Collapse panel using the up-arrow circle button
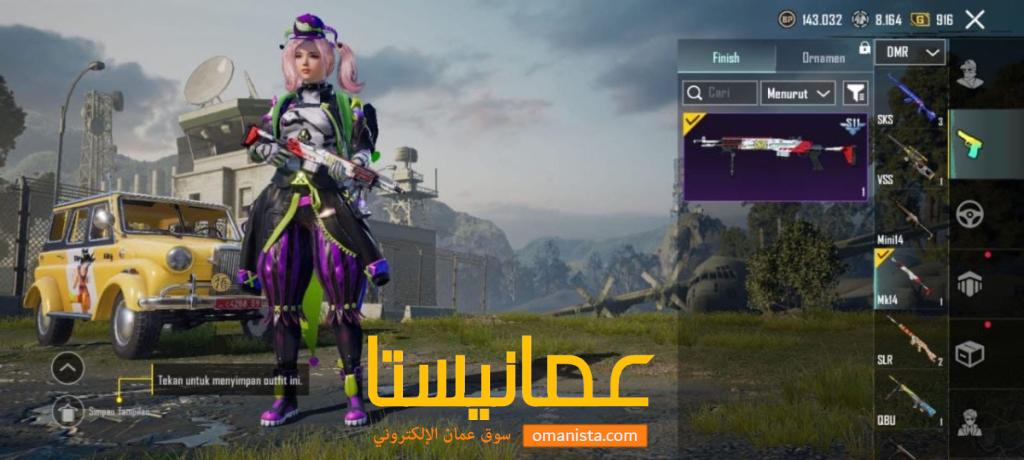Viewport: 1024px width, 460px height. point(67,369)
